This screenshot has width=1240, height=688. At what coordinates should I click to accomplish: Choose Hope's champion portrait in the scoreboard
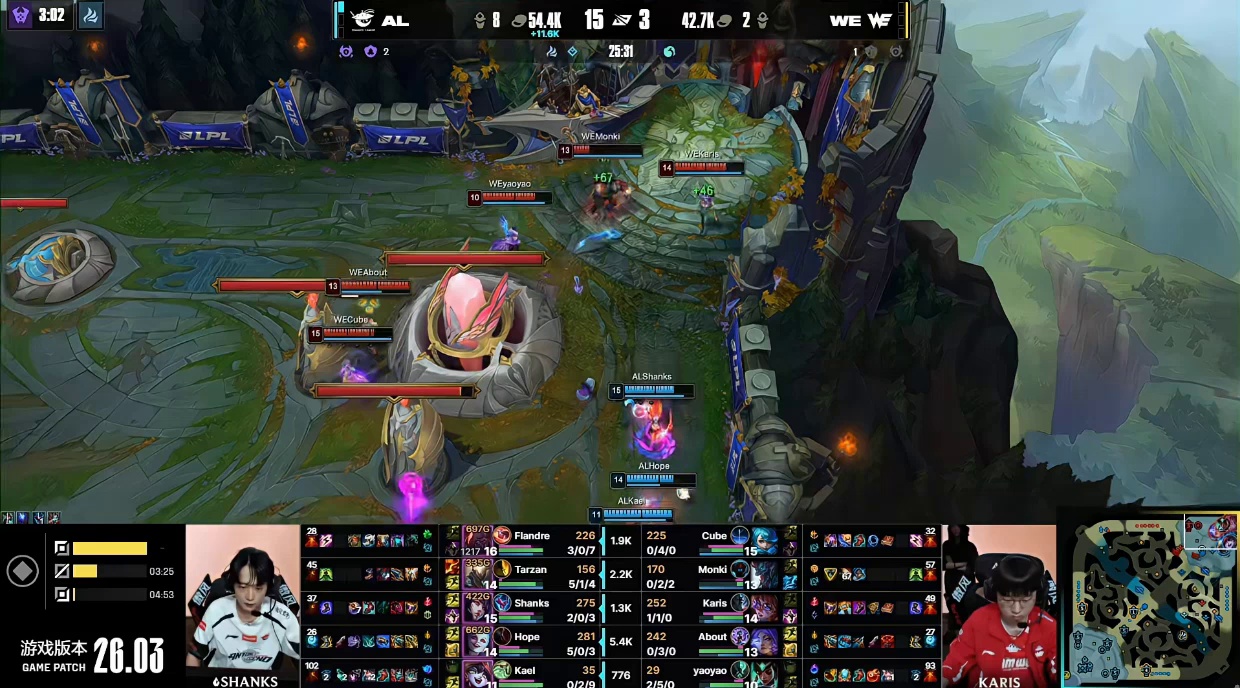[479, 641]
